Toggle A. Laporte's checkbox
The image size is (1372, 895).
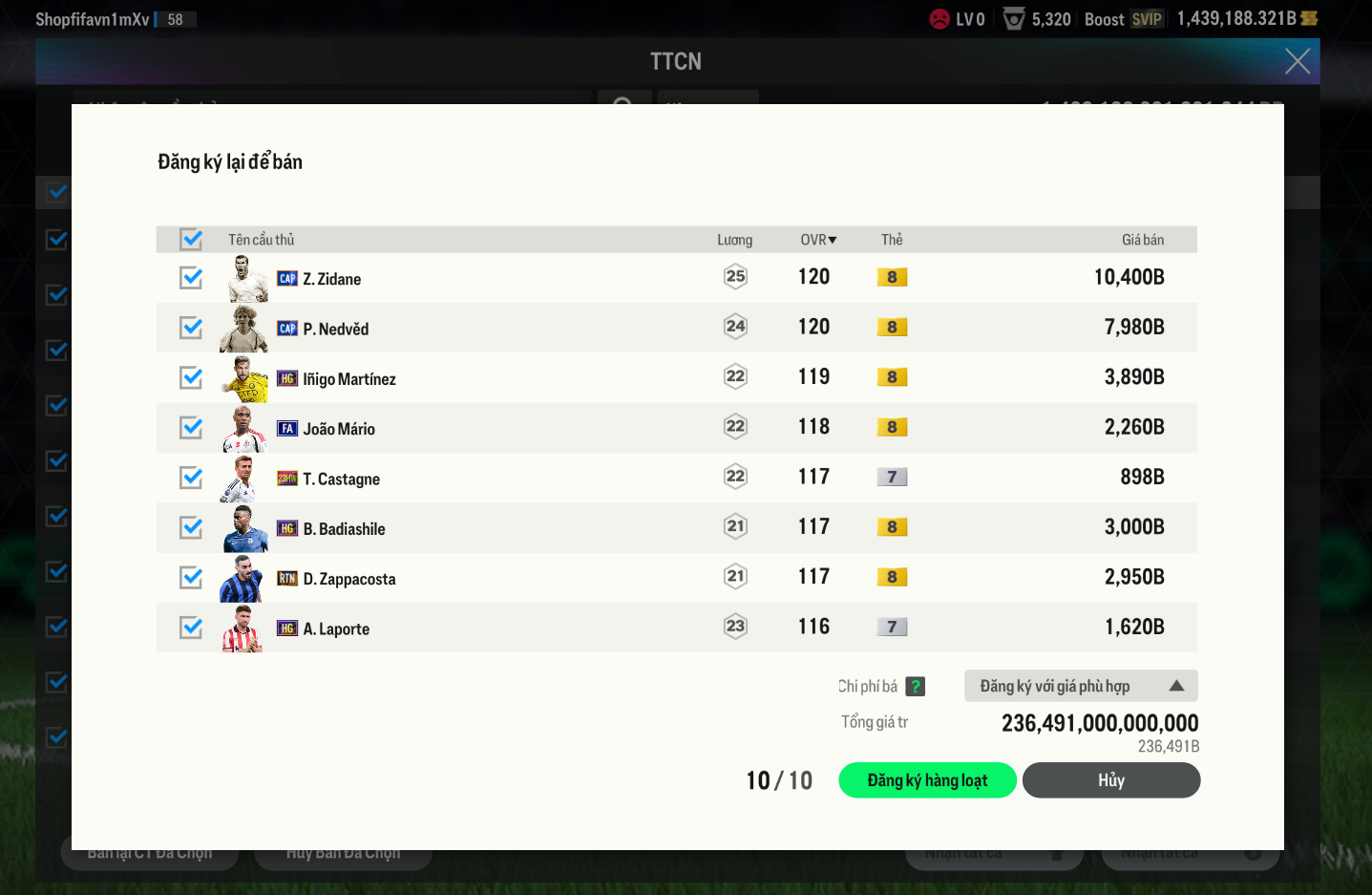[x=191, y=628]
